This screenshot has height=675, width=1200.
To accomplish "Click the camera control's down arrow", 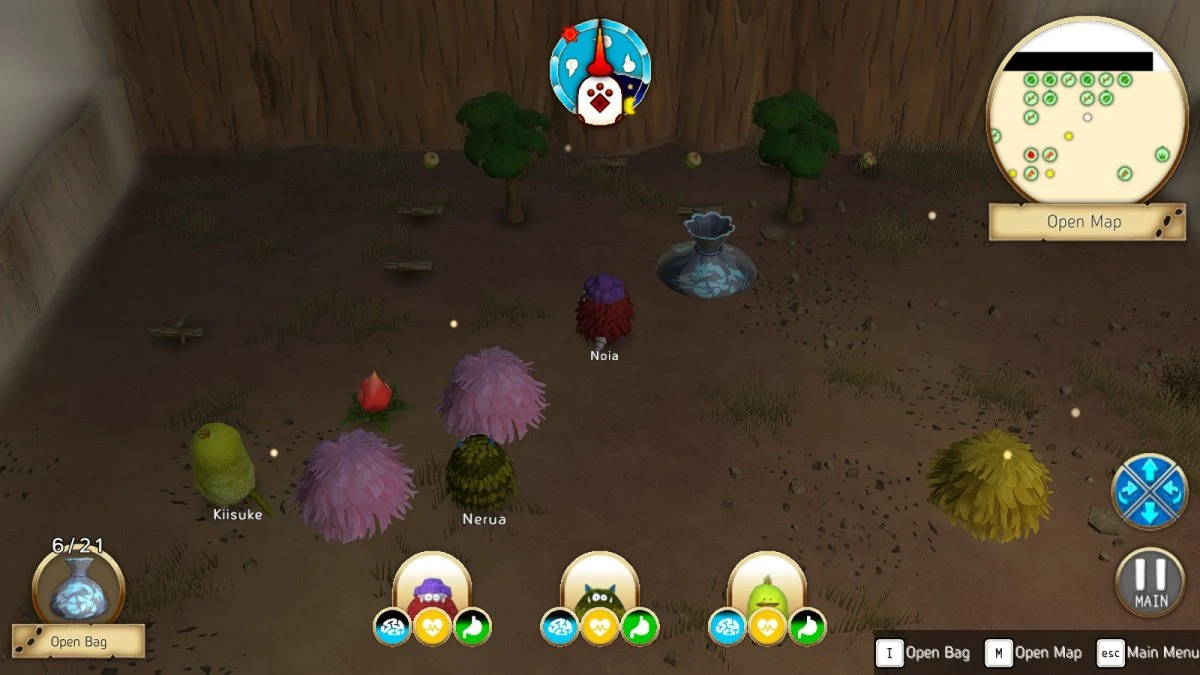I will click(x=1149, y=512).
